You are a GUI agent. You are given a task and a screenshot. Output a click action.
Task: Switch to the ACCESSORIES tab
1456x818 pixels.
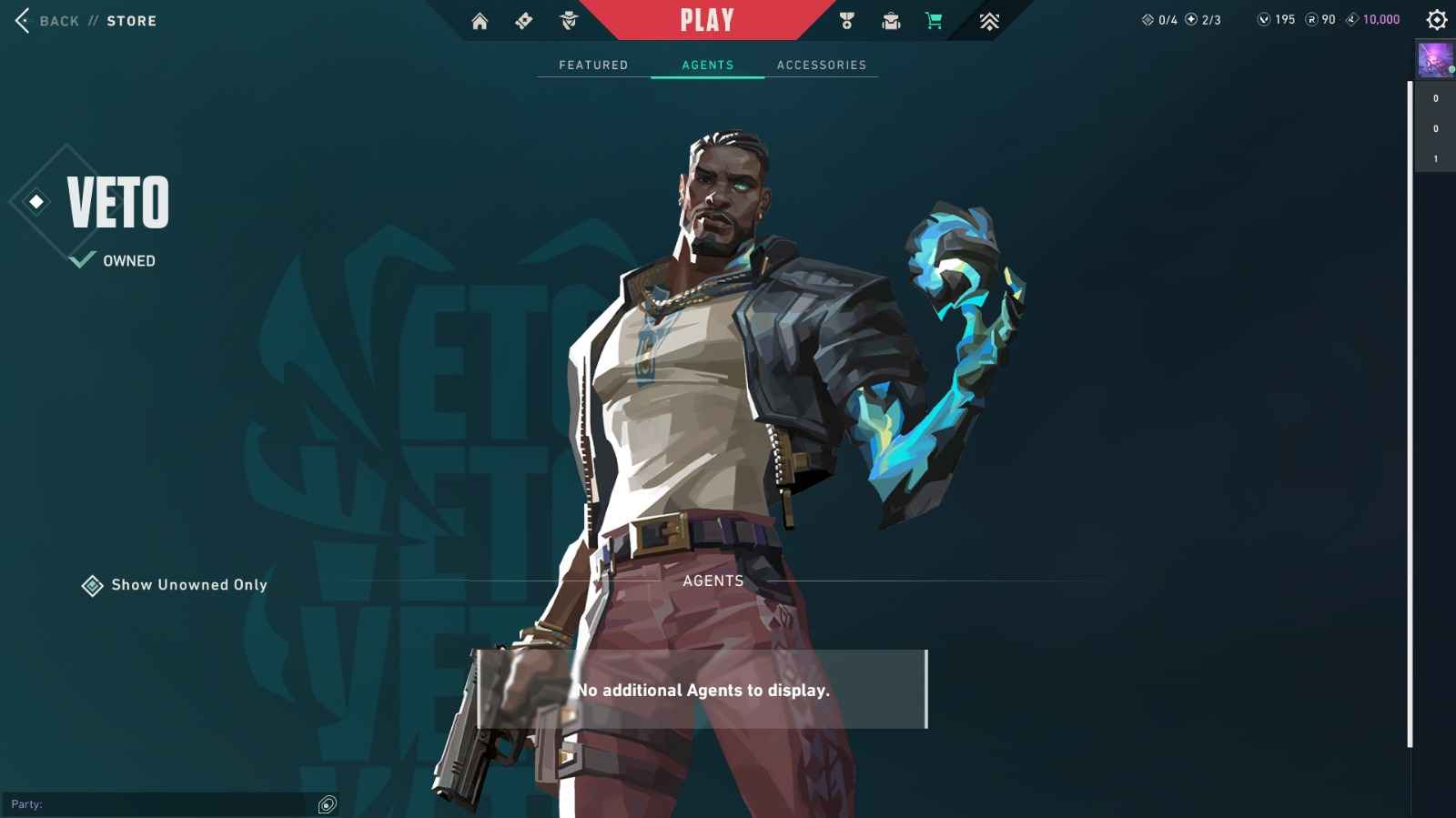pos(821,65)
